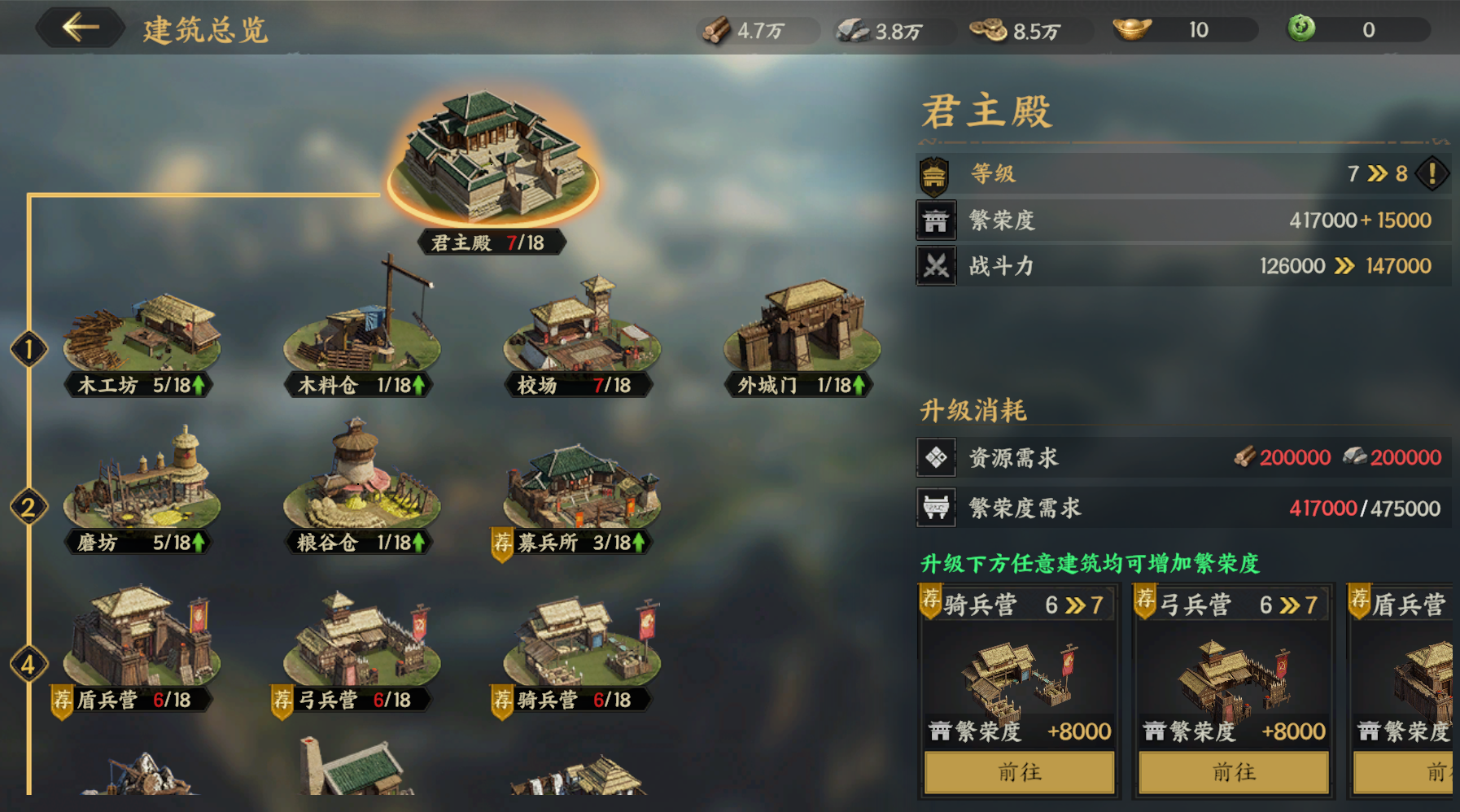
Task: Show the level upgrade exclamation info
Action: (1432, 173)
